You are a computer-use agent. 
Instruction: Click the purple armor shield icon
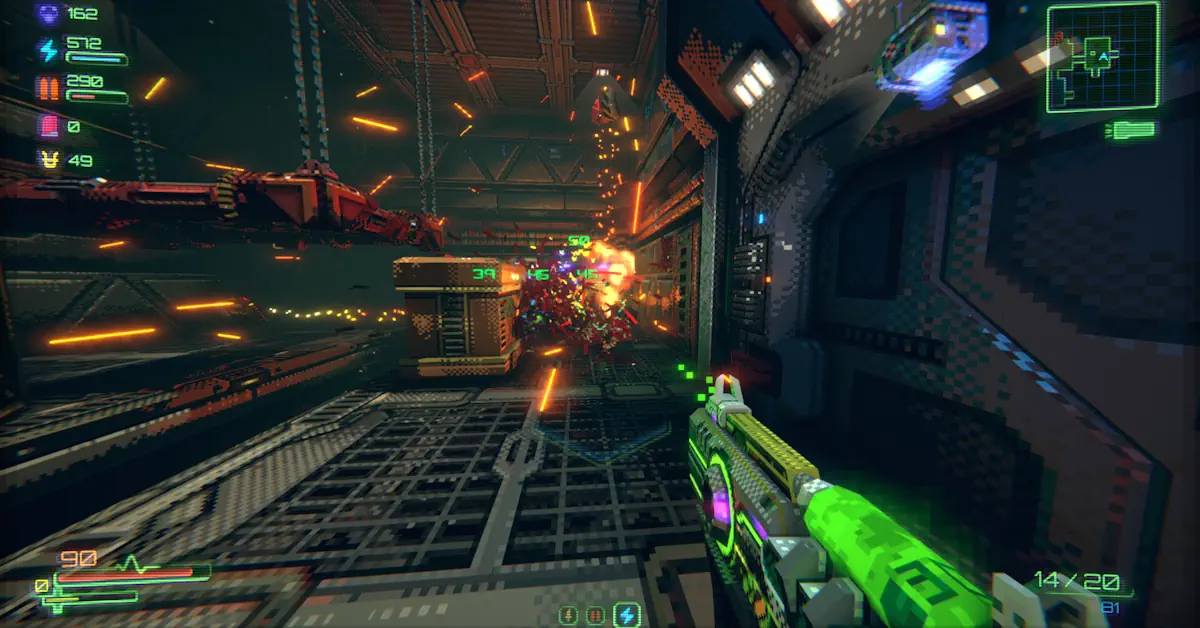pos(48,14)
